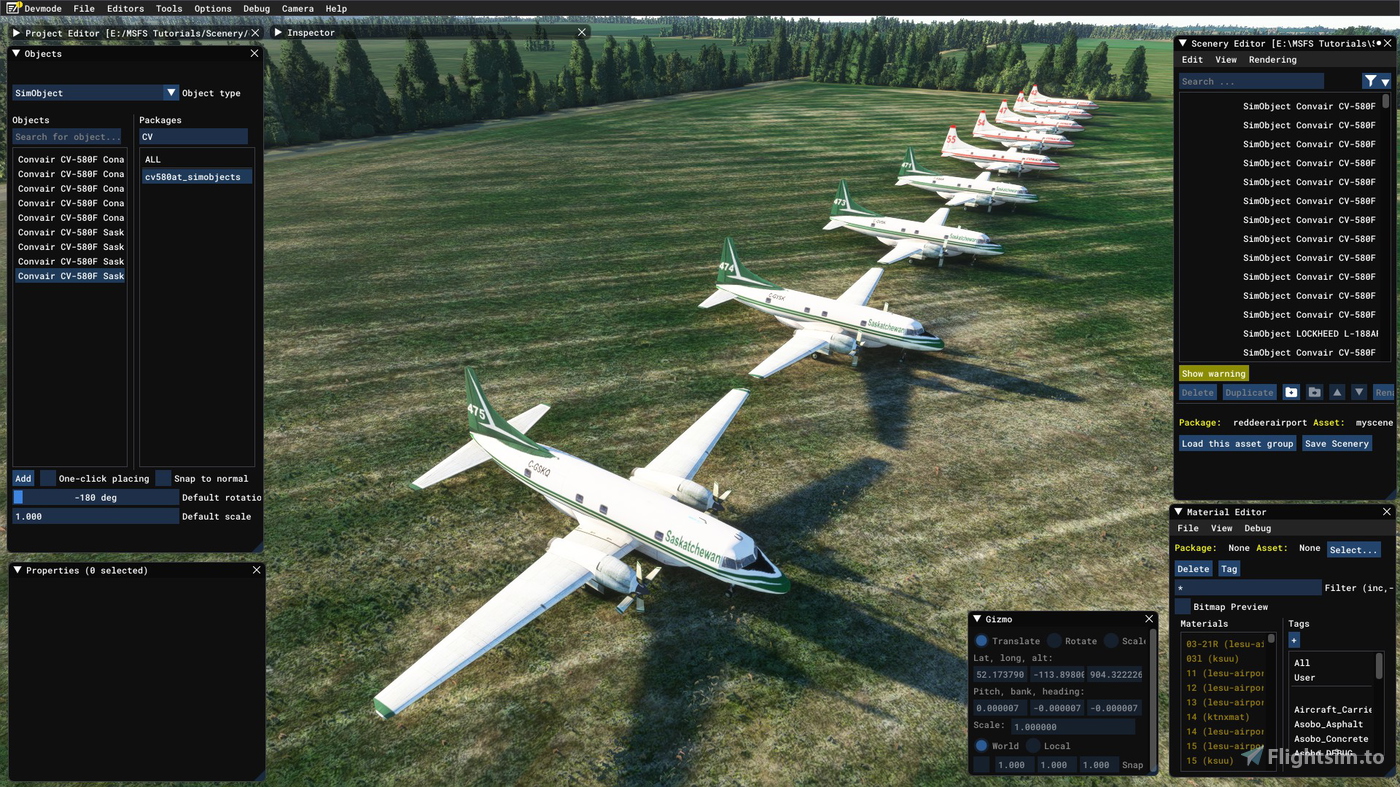
Task: Select the SimObject LOCKHEED L-188 entry
Action: (1309, 334)
